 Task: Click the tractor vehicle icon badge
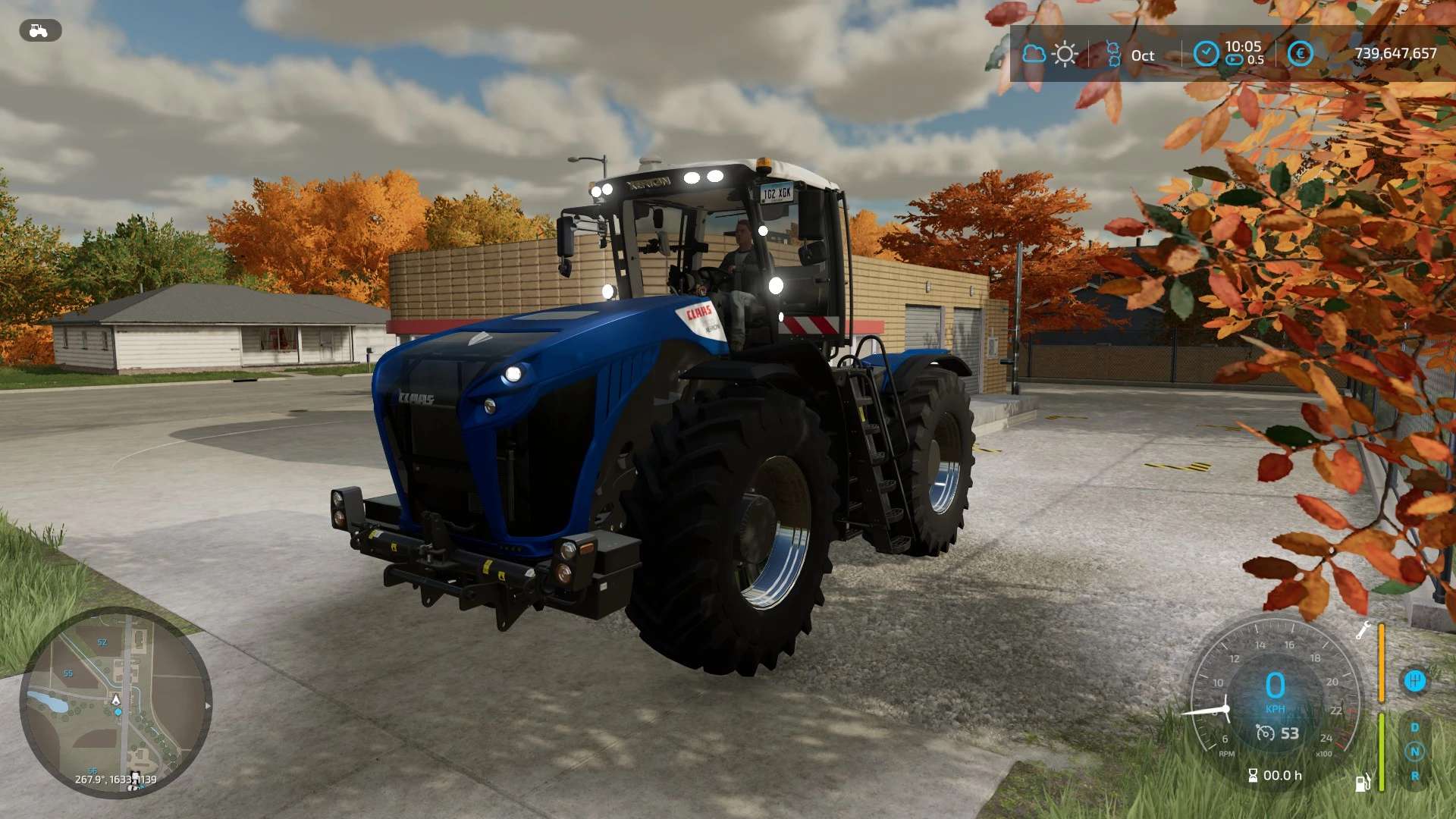[x=39, y=31]
